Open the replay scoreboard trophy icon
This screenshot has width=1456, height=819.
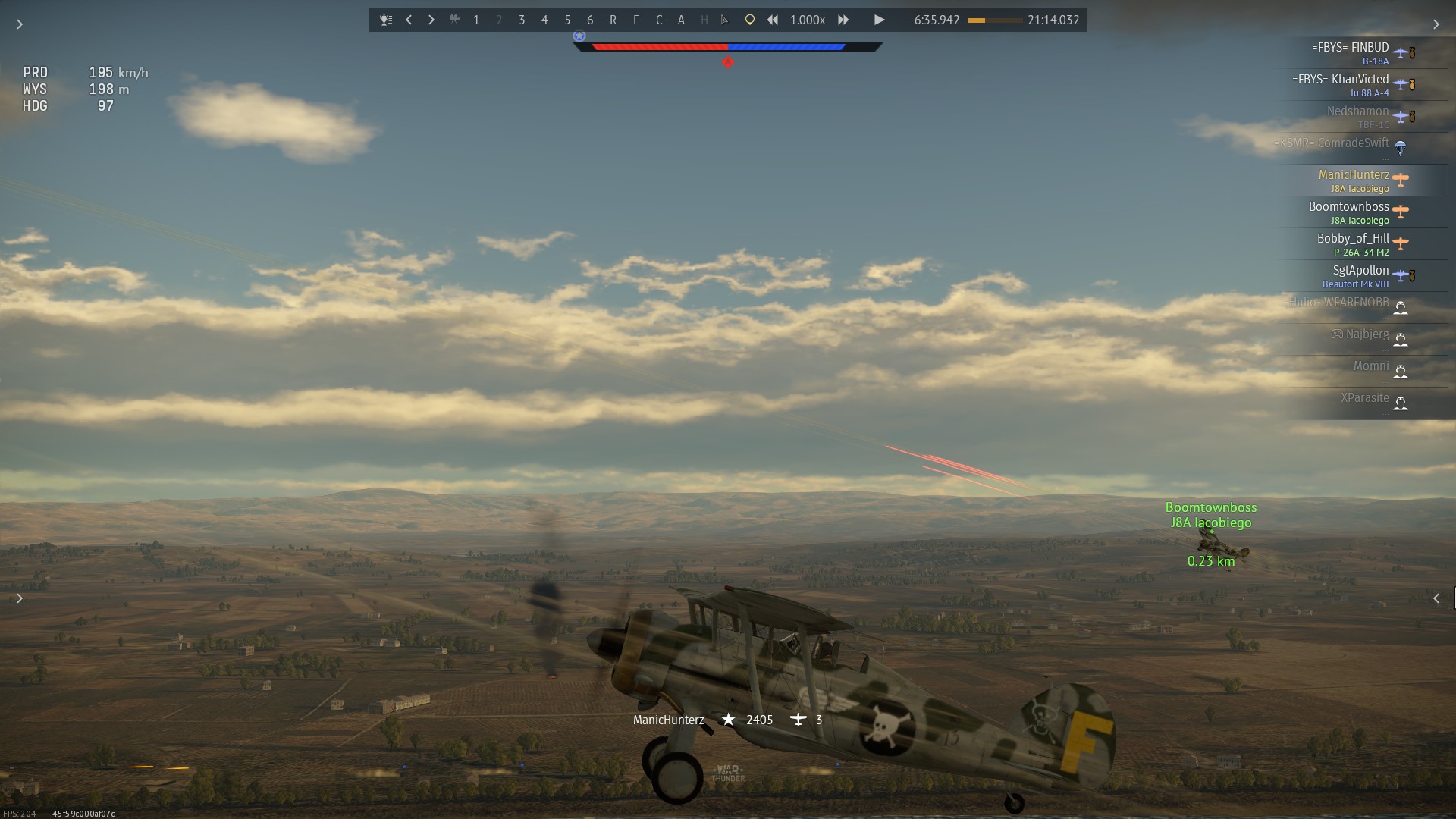386,20
